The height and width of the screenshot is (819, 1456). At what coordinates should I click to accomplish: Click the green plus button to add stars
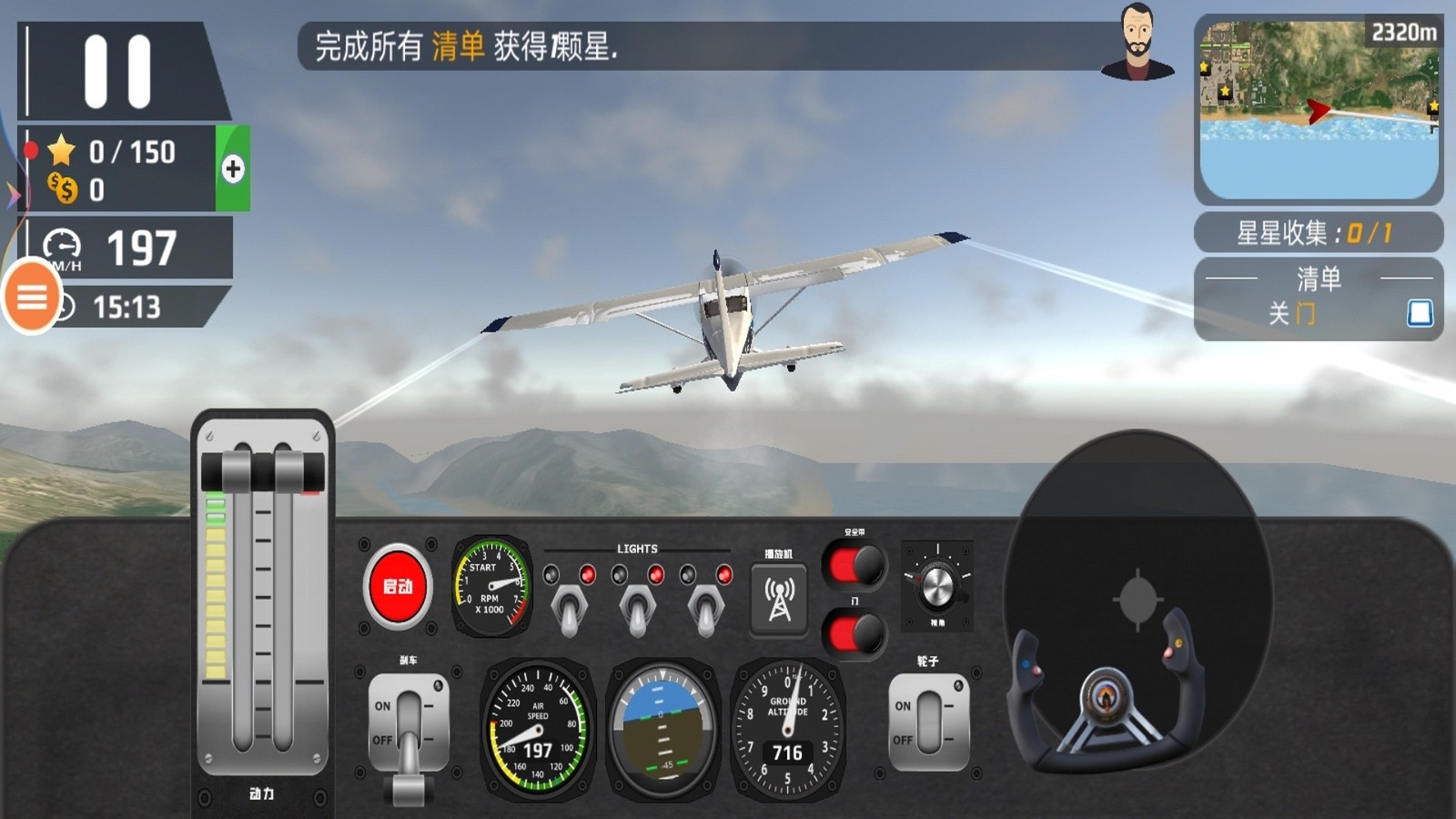click(x=231, y=167)
